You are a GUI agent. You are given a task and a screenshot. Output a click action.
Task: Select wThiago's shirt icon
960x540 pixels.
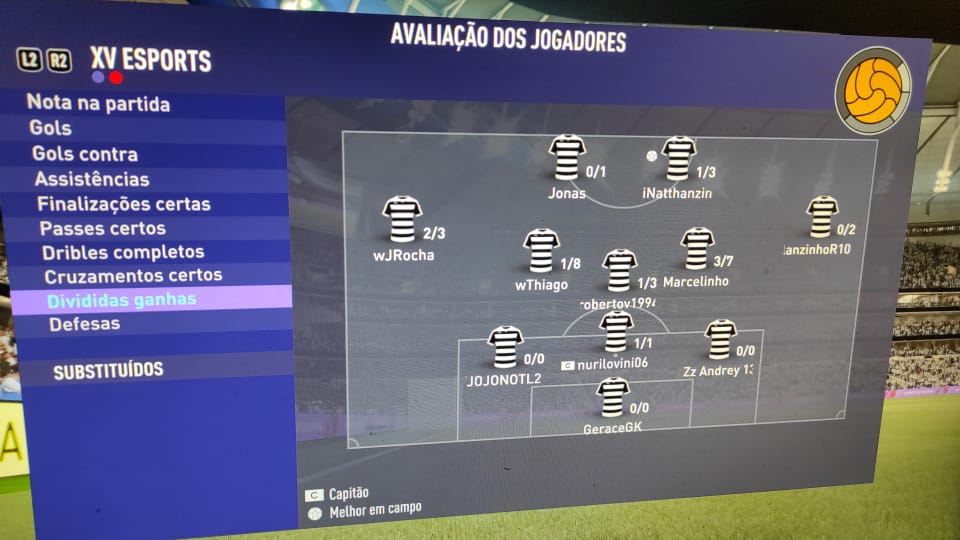pyautogui.click(x=541, y=252)
